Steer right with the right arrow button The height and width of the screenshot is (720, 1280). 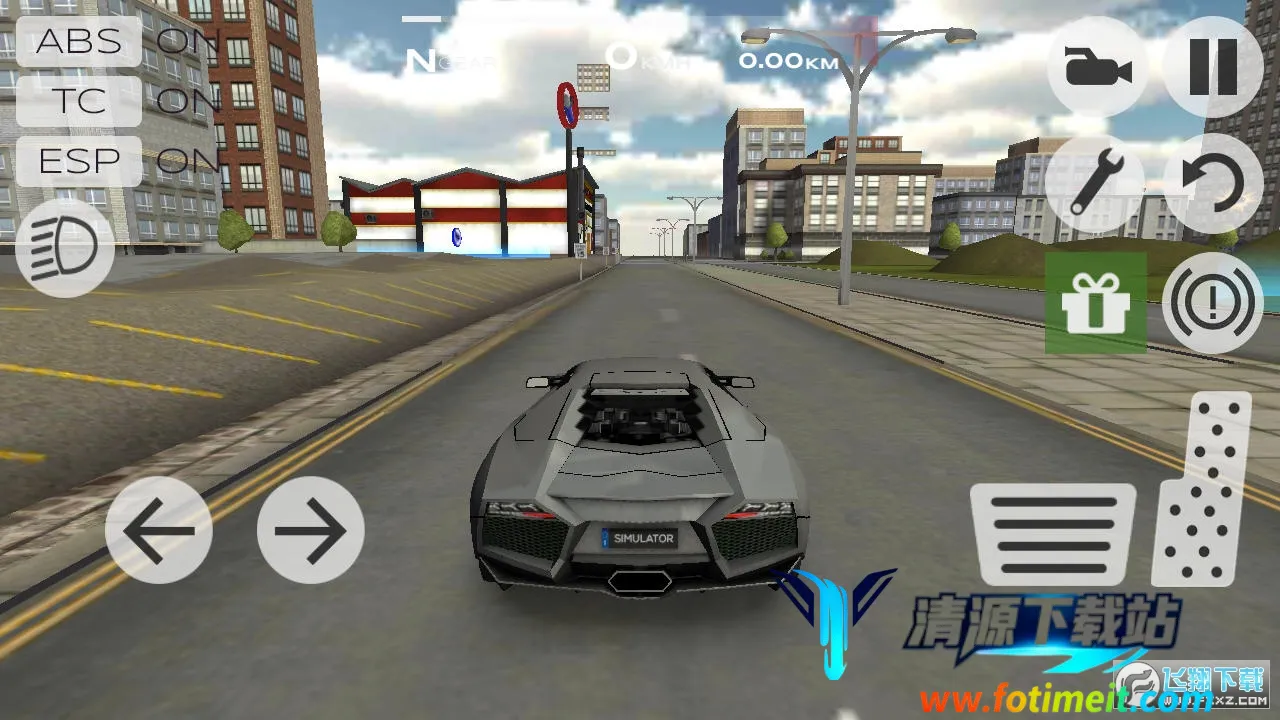pyautogui.click(x=310, y=530)
